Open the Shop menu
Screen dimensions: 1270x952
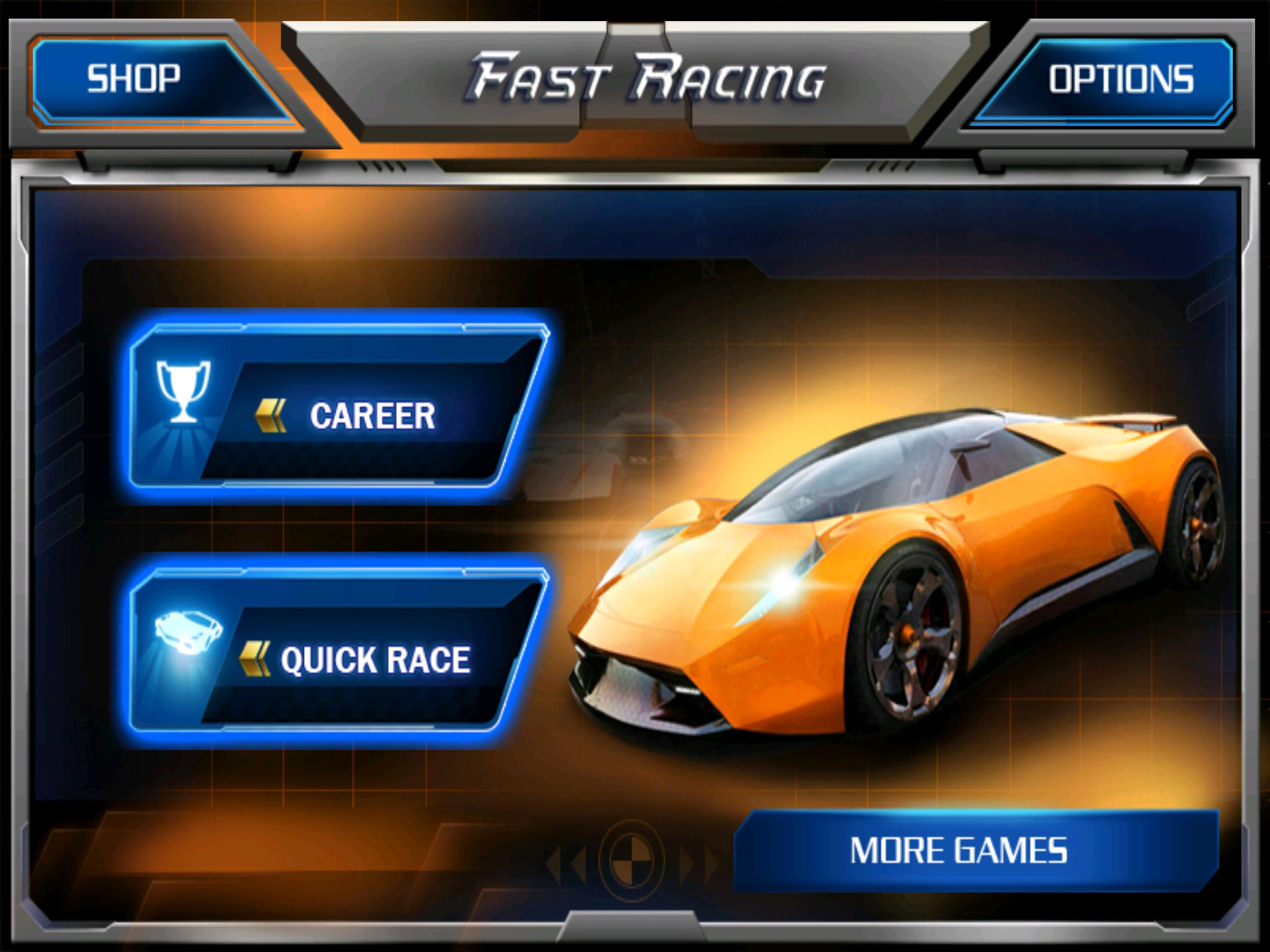coord(143,79)
